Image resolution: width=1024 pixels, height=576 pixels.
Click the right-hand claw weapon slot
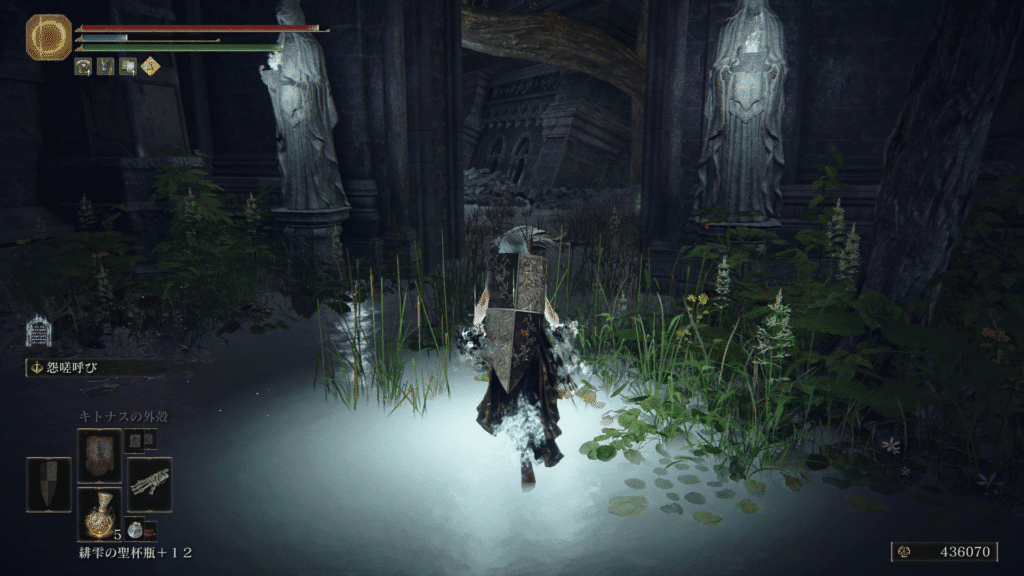pos(149,485)
